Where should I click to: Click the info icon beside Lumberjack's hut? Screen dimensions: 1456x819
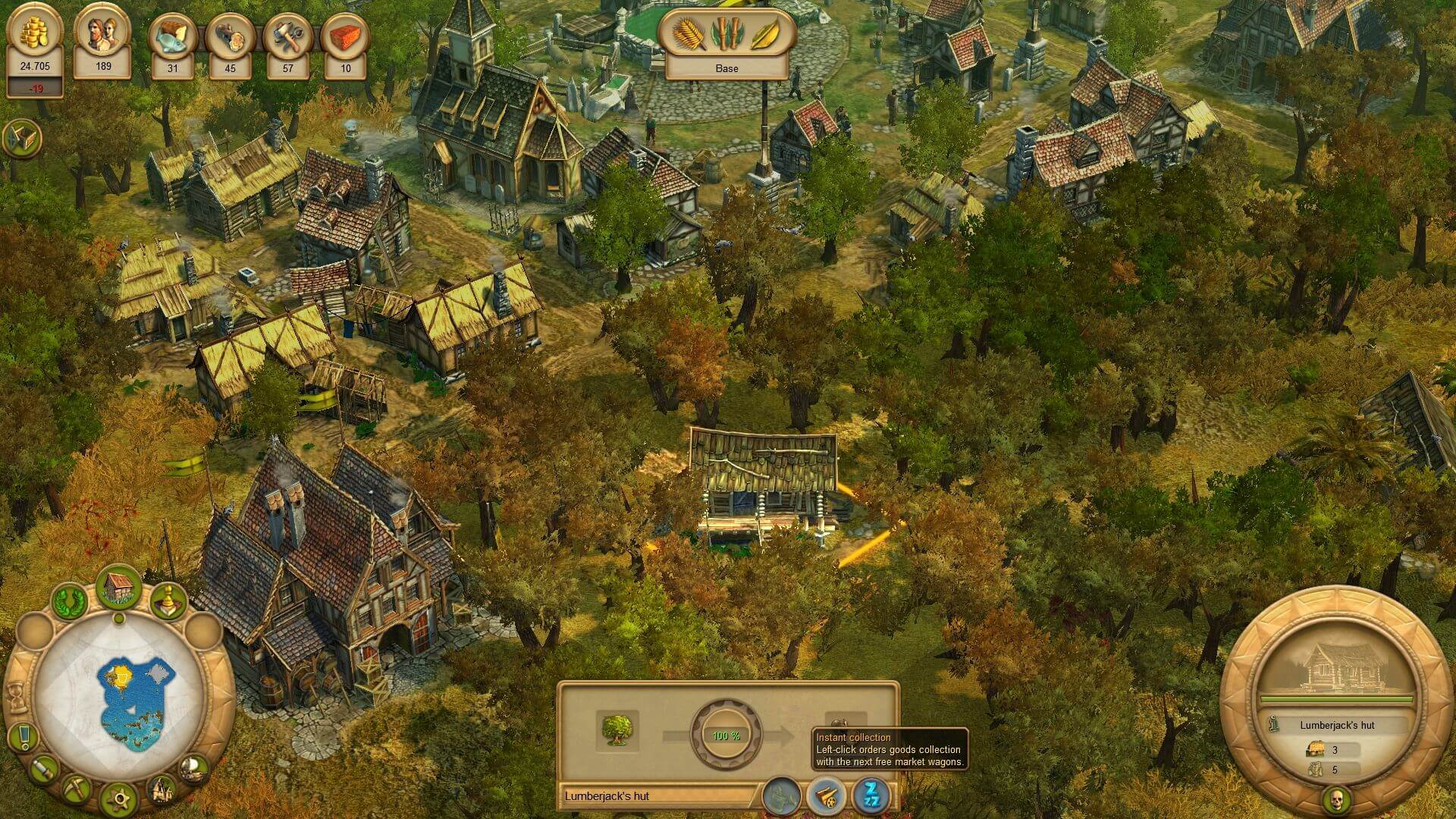(1276, 725)
